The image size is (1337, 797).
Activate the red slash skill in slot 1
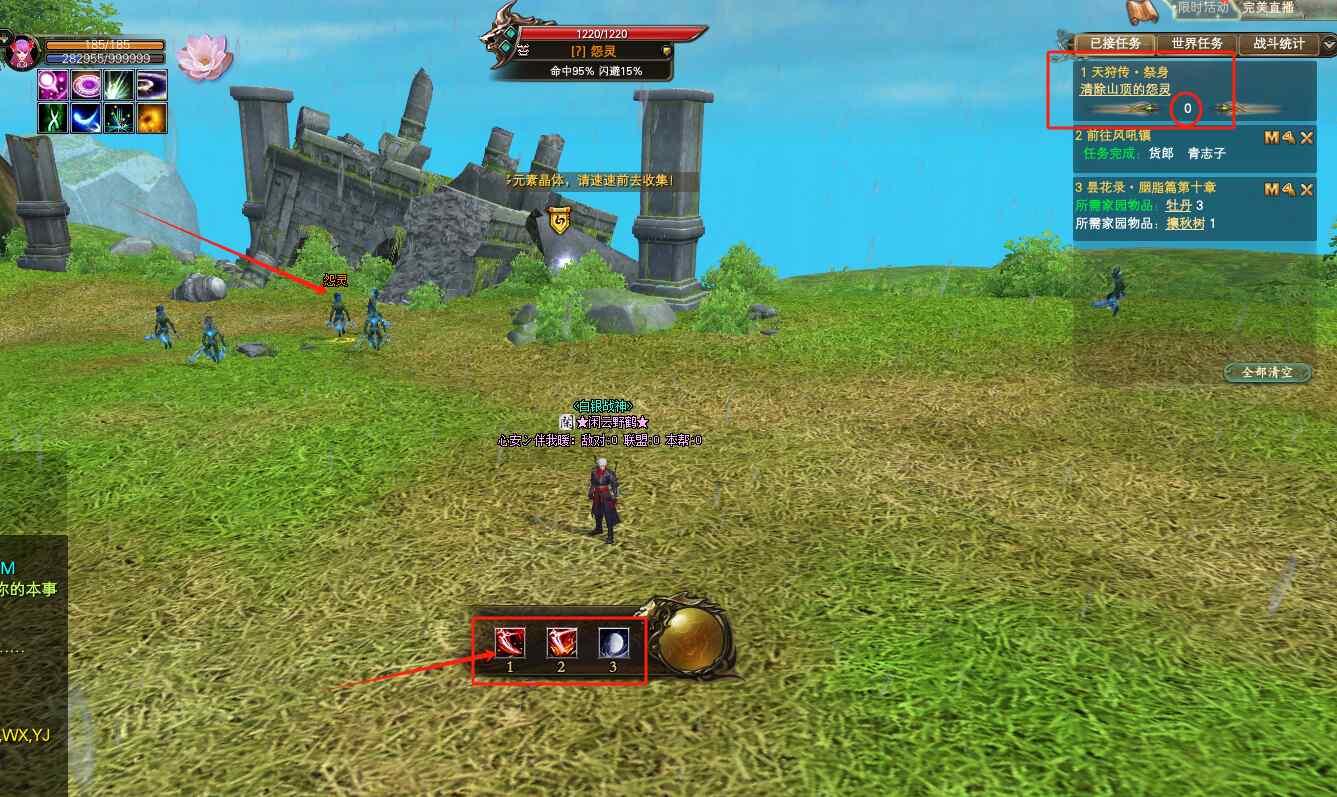click(x=509, y=643)
